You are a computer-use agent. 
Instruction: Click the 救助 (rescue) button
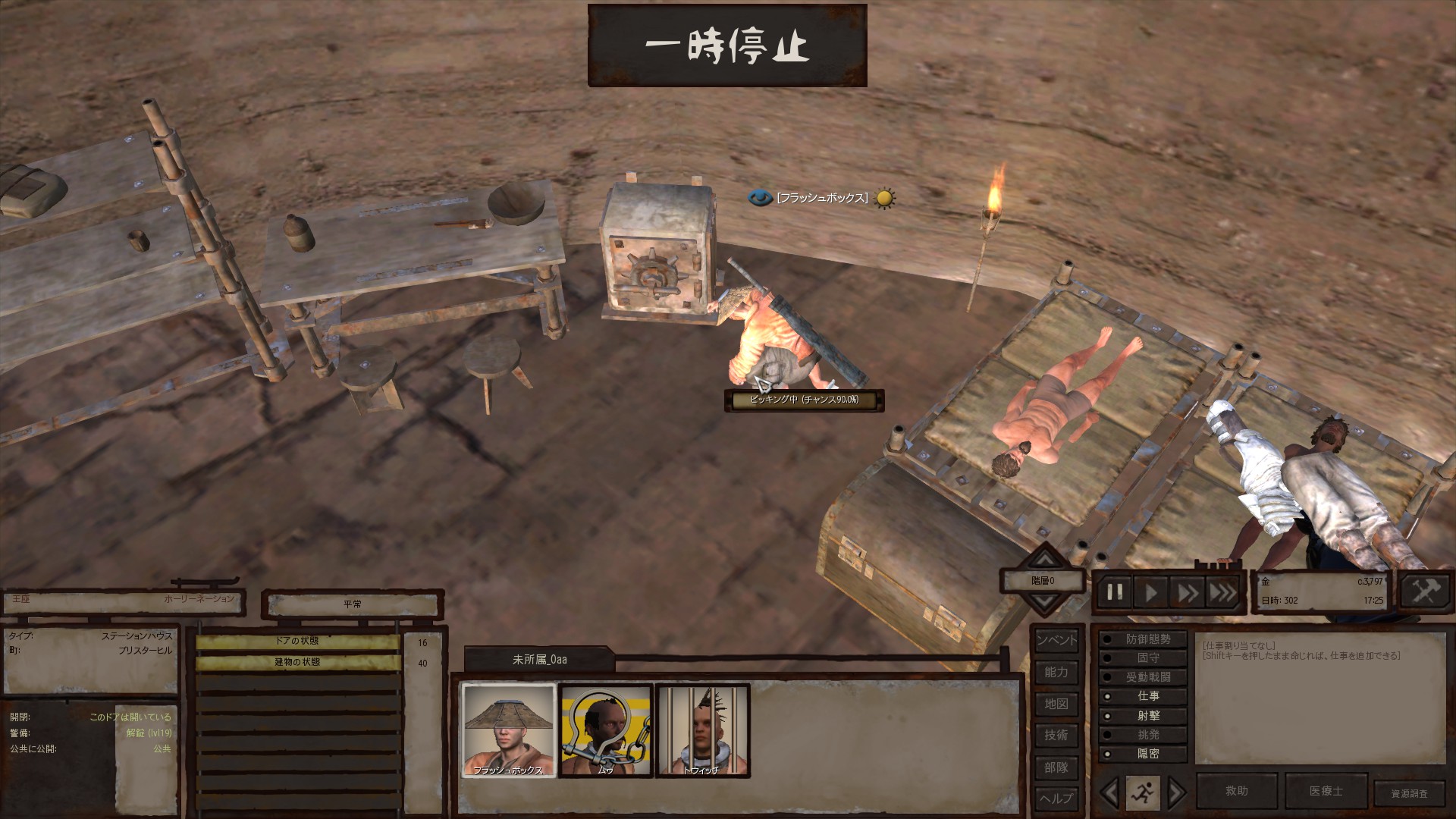[1237, 791]
